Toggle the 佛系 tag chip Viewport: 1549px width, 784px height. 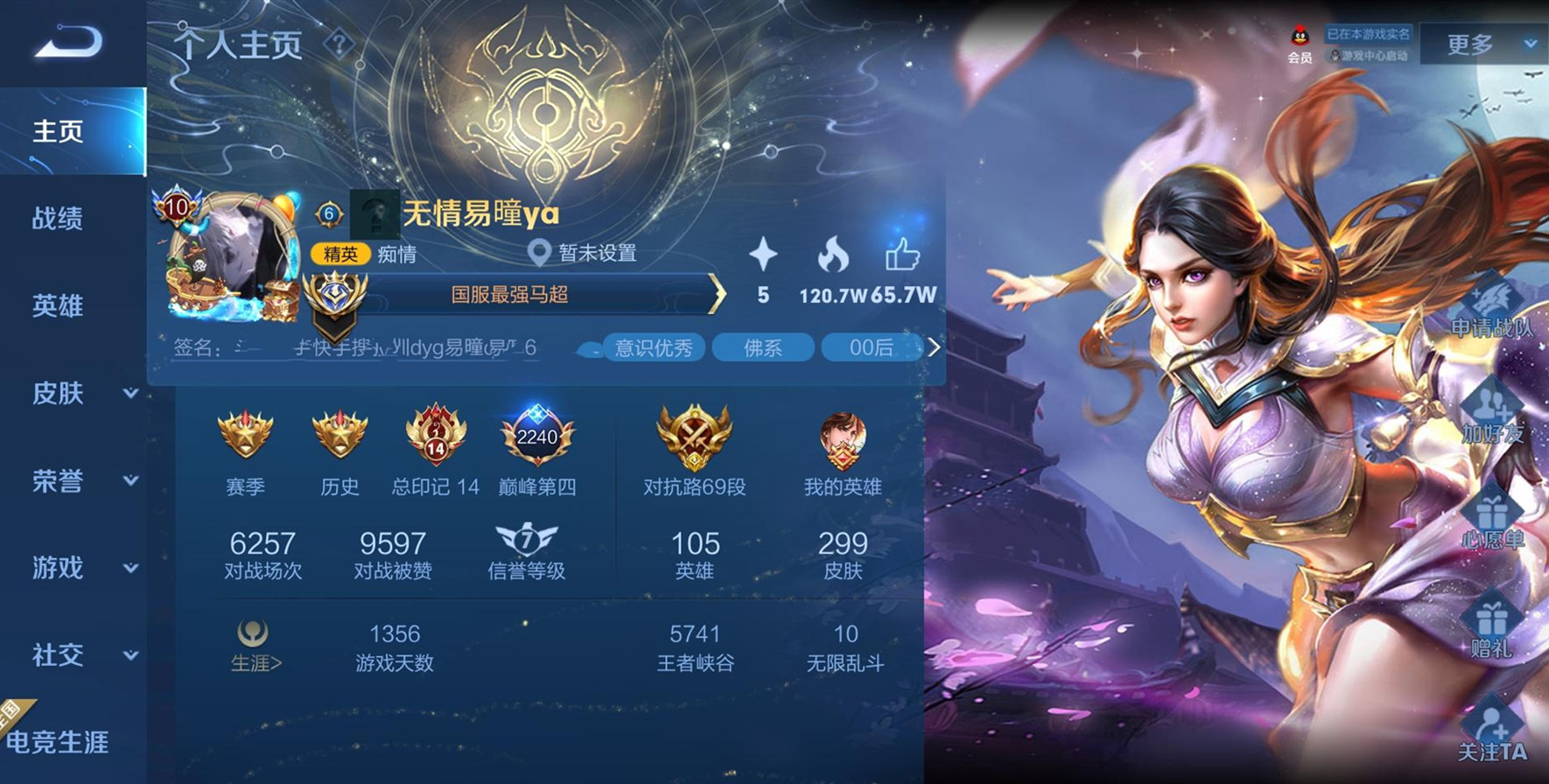click(x=763, y=347)
